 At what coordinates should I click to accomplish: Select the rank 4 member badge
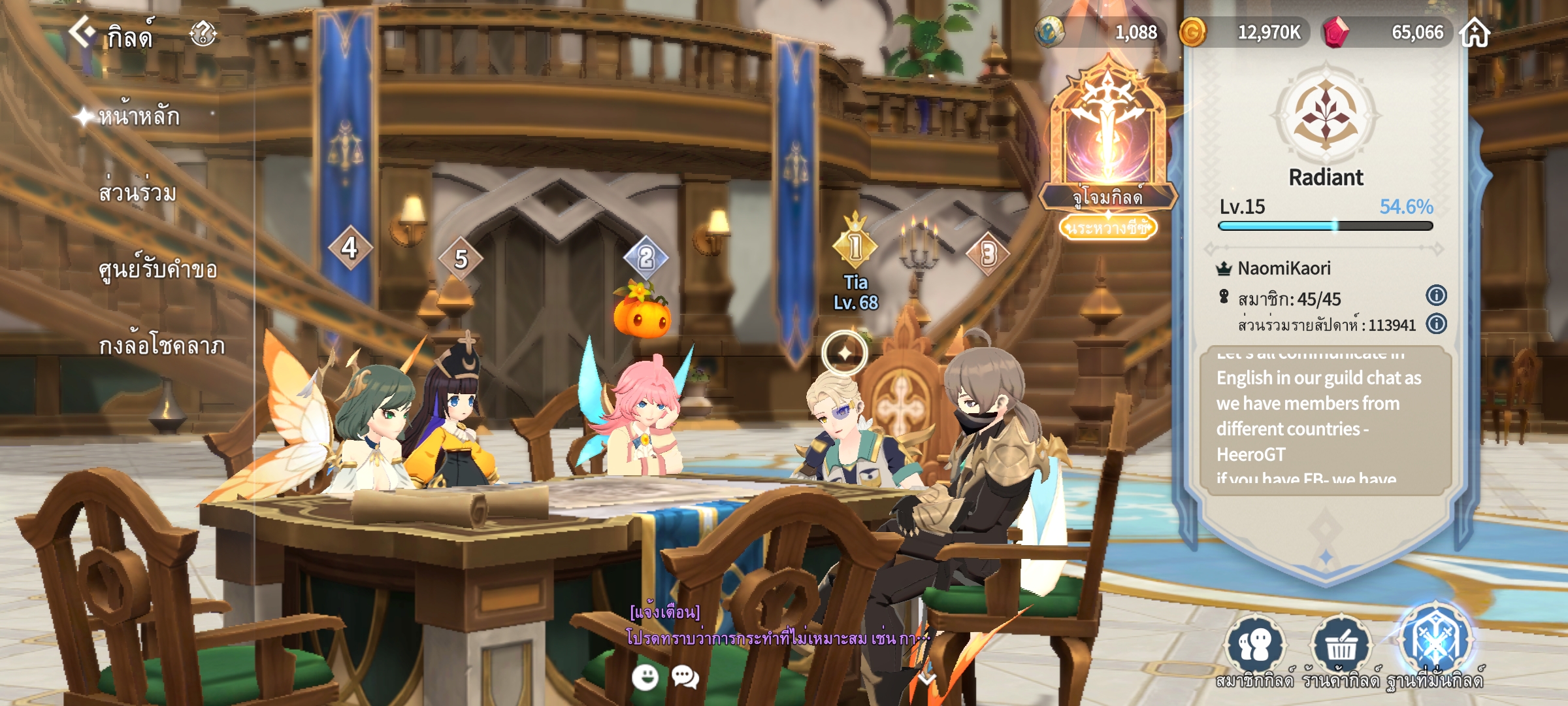tap(350, 248)
